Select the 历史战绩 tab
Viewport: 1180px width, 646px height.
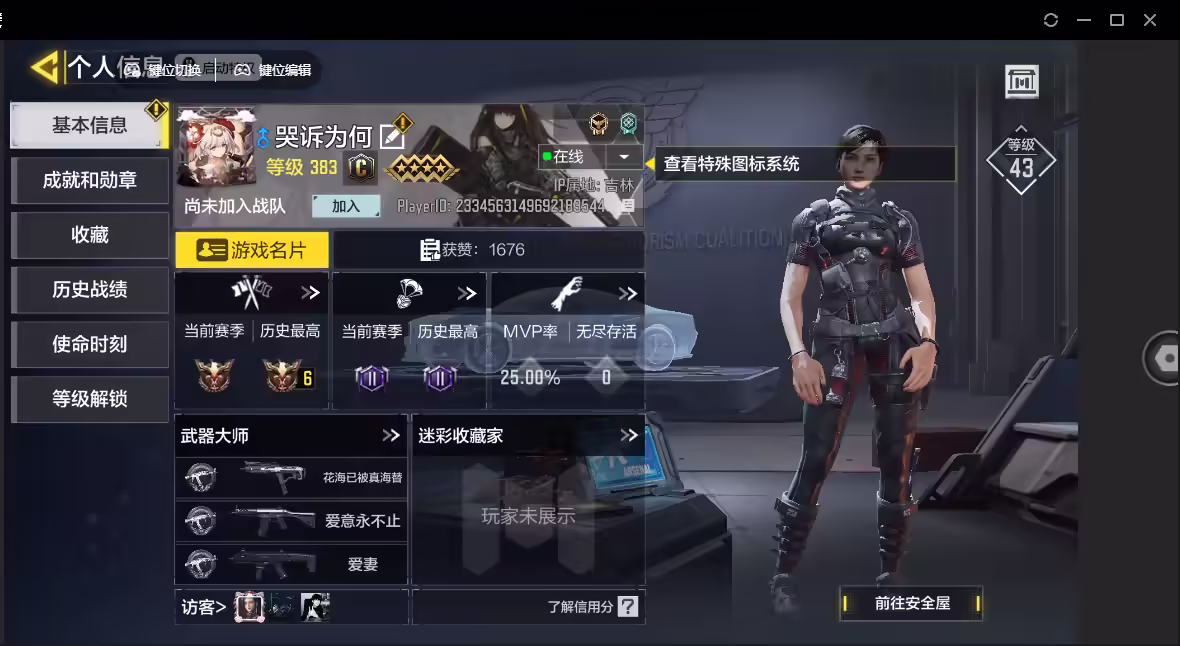click(89, 290)
